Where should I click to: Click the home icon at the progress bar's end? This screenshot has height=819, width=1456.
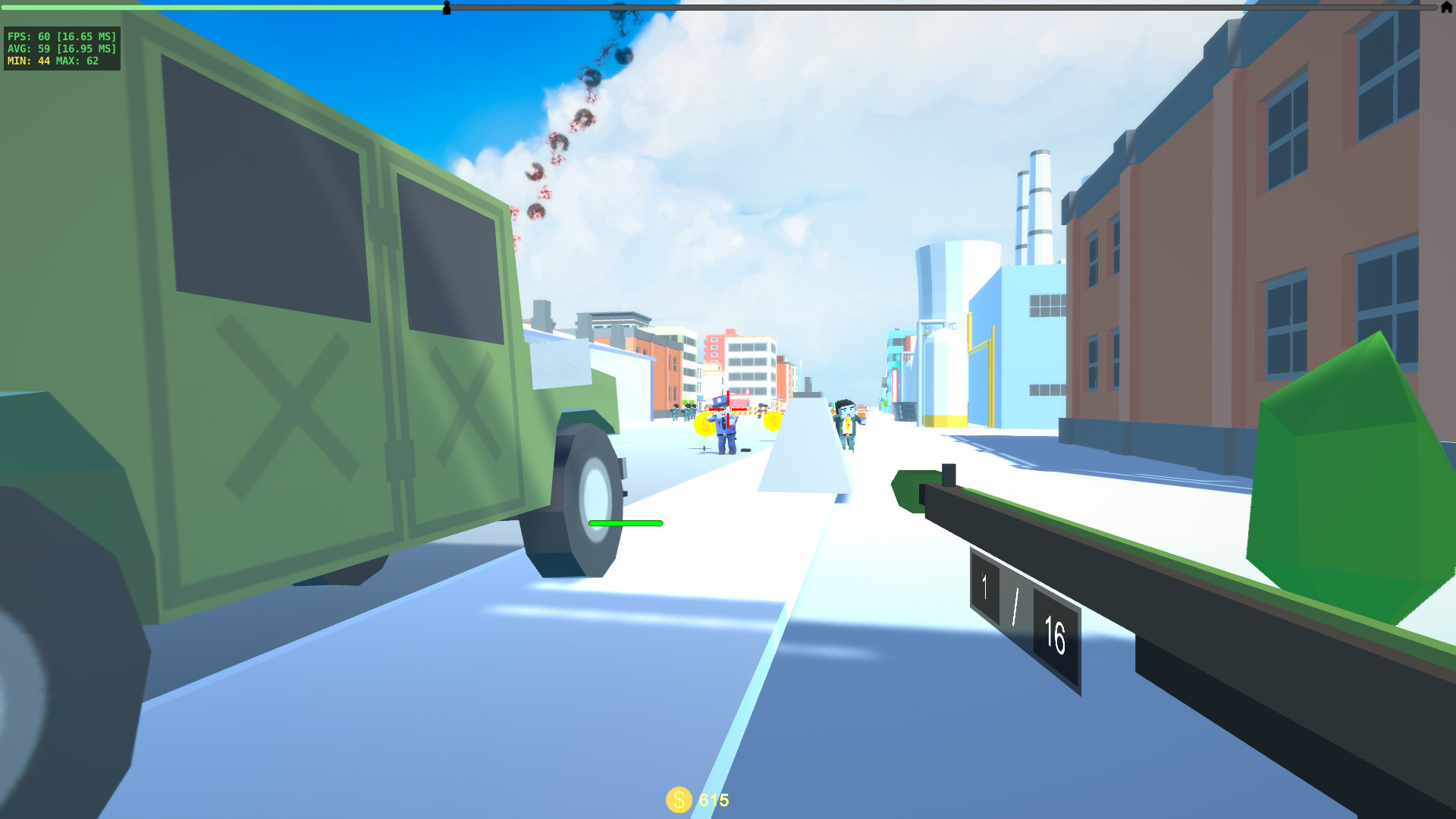coord(1446,9)
